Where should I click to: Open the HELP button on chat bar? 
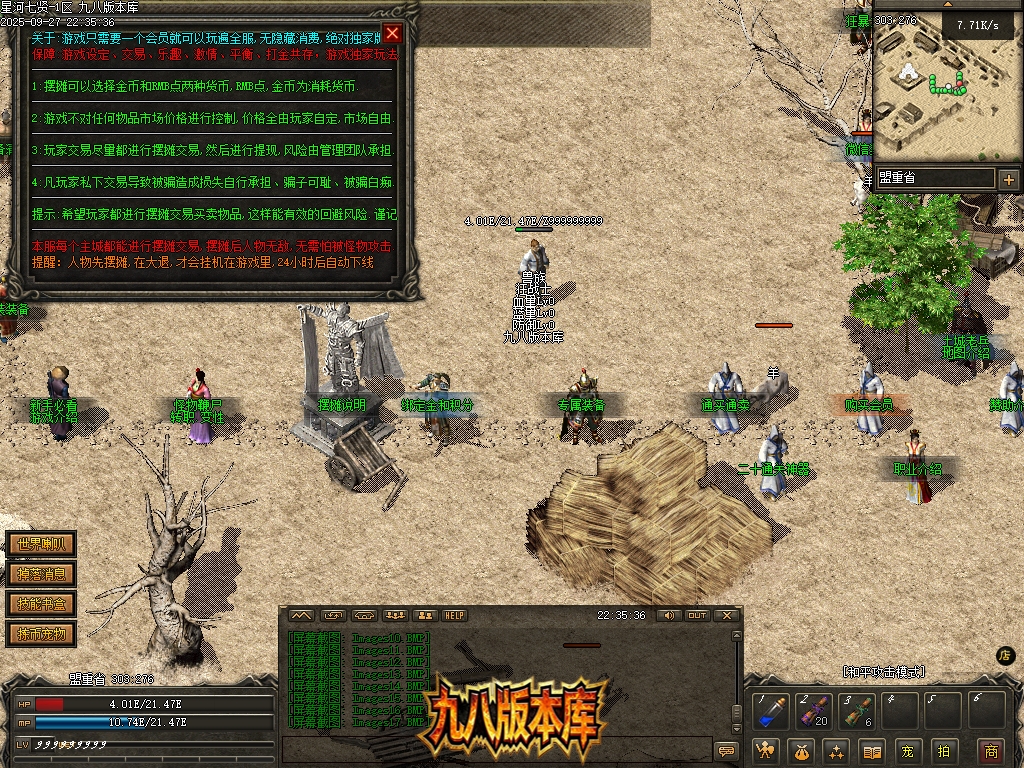[x=455, y=615]
